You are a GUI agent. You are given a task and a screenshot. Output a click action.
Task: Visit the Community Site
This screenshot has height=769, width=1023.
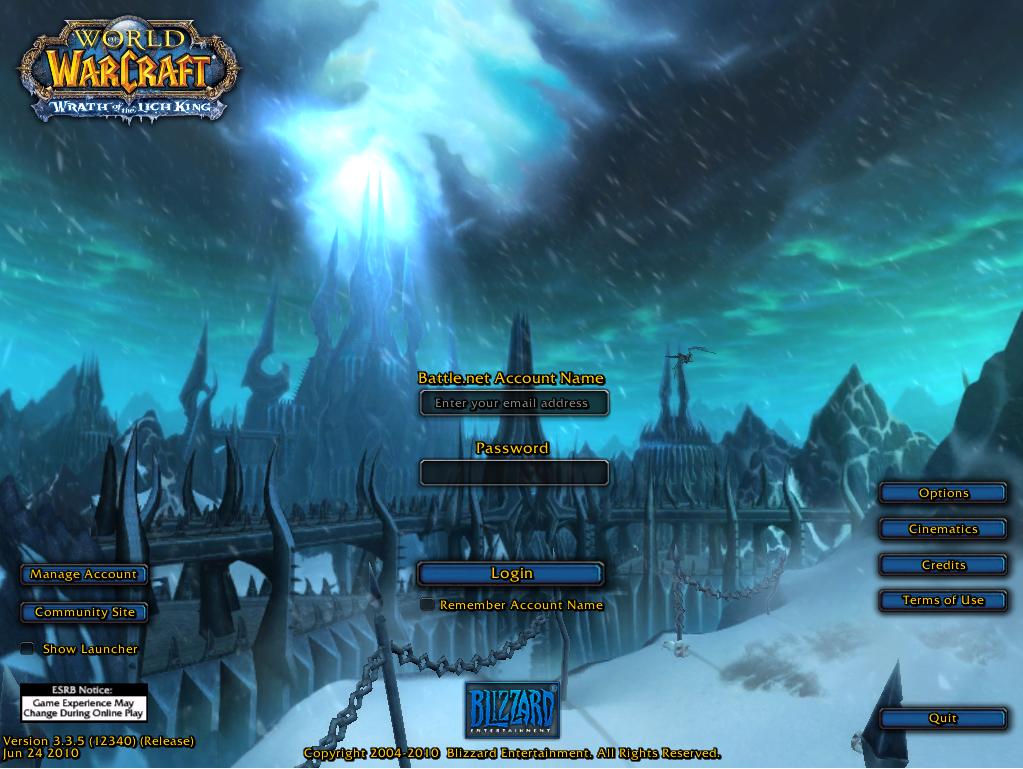click(84, 612)
